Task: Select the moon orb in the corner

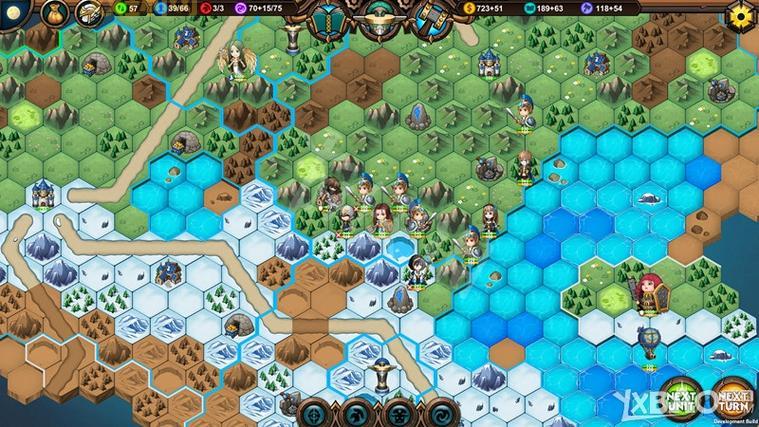Action: pos(14,14)
